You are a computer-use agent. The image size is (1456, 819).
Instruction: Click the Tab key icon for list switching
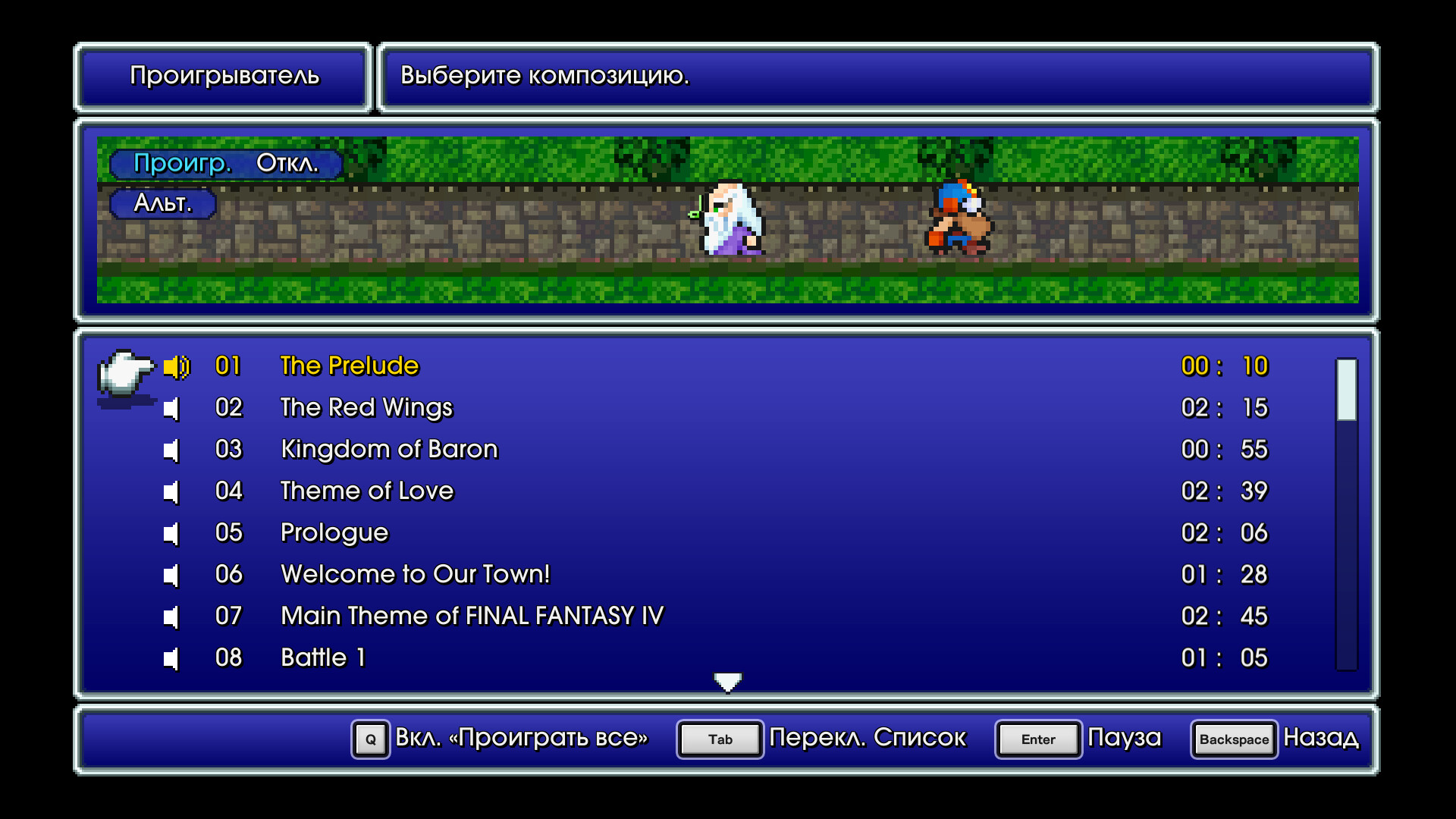click(719, 739)
